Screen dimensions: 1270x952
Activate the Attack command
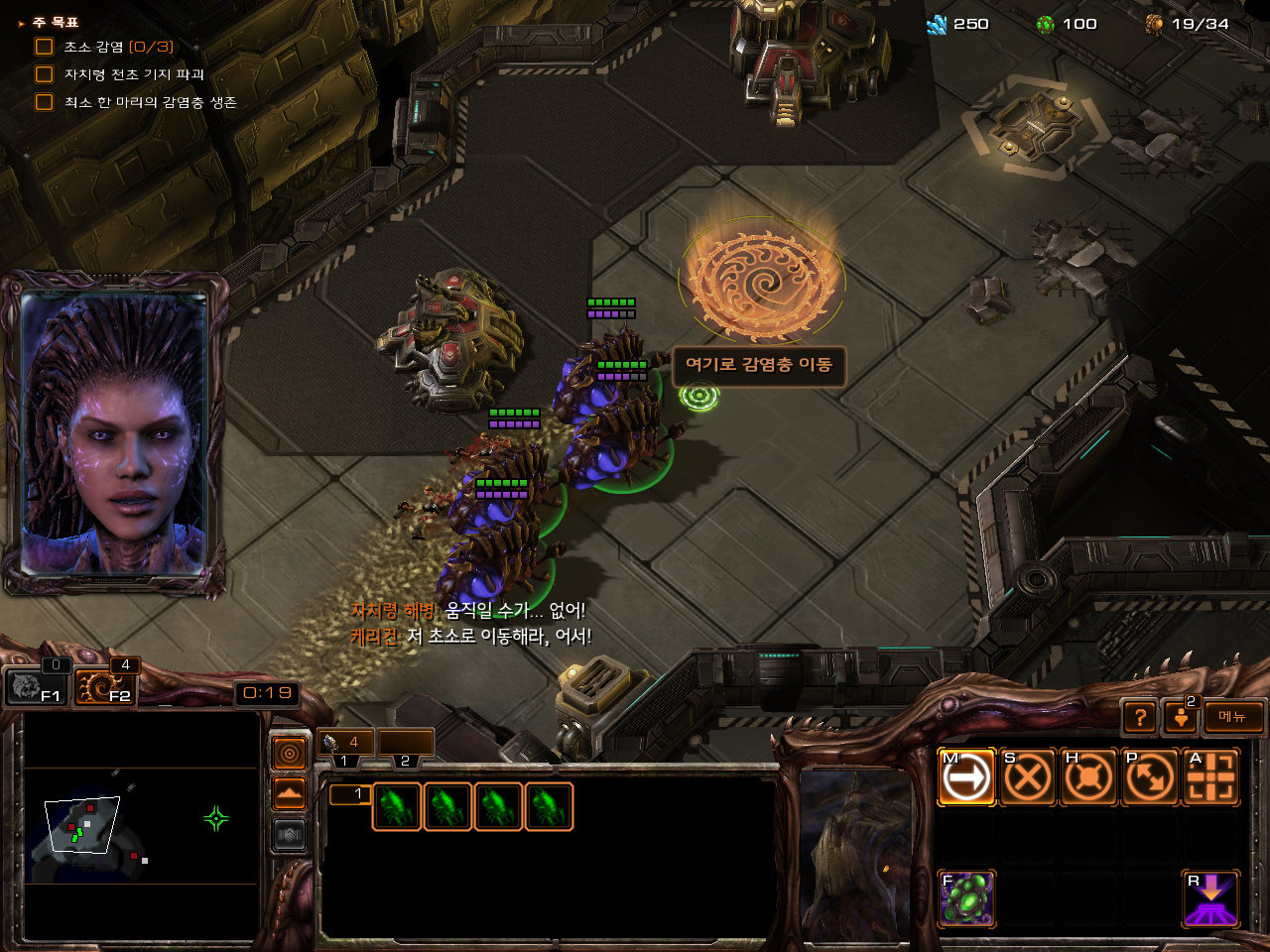click(1211, 776)
